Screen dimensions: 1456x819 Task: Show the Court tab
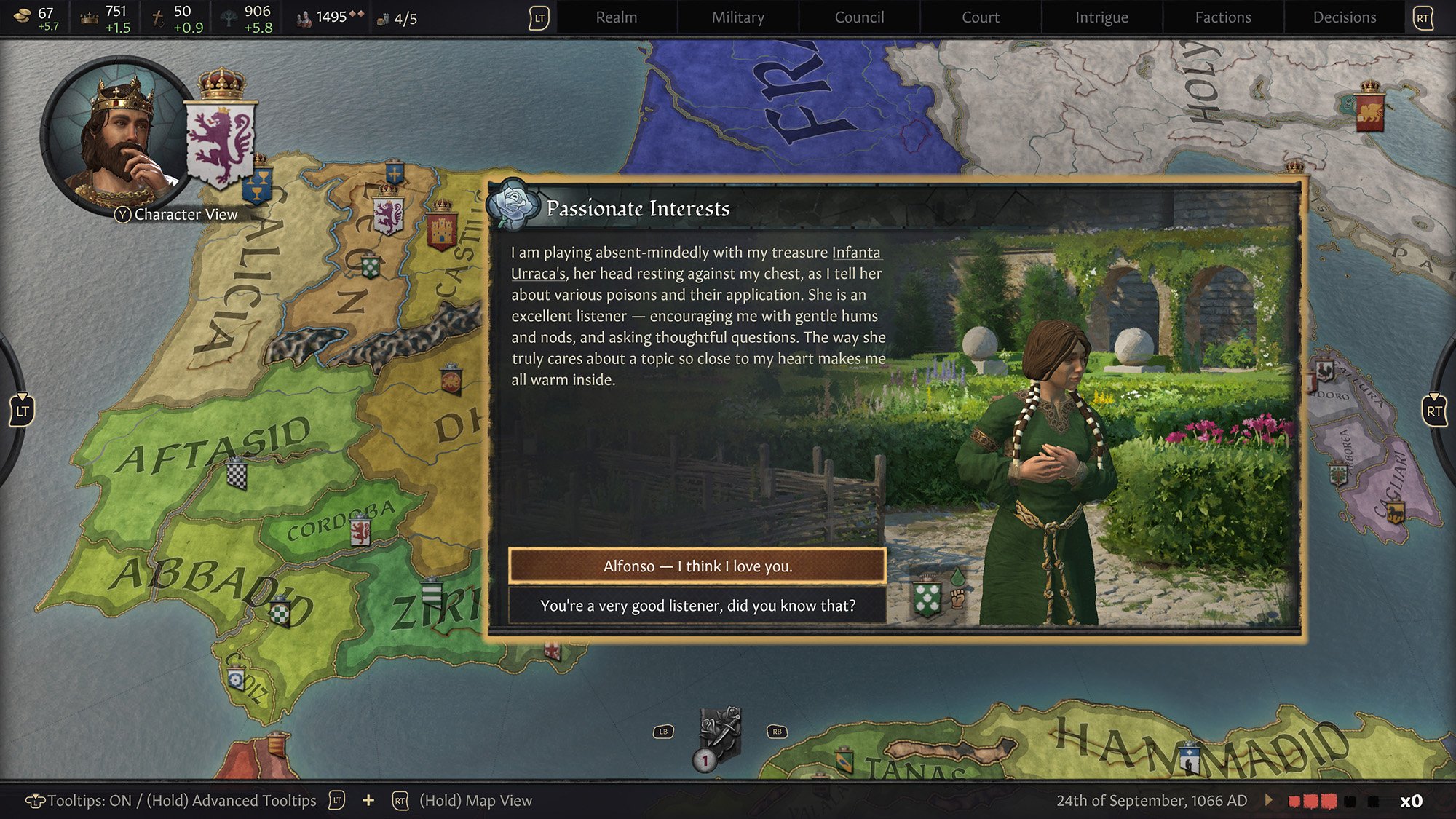point(980,17)
